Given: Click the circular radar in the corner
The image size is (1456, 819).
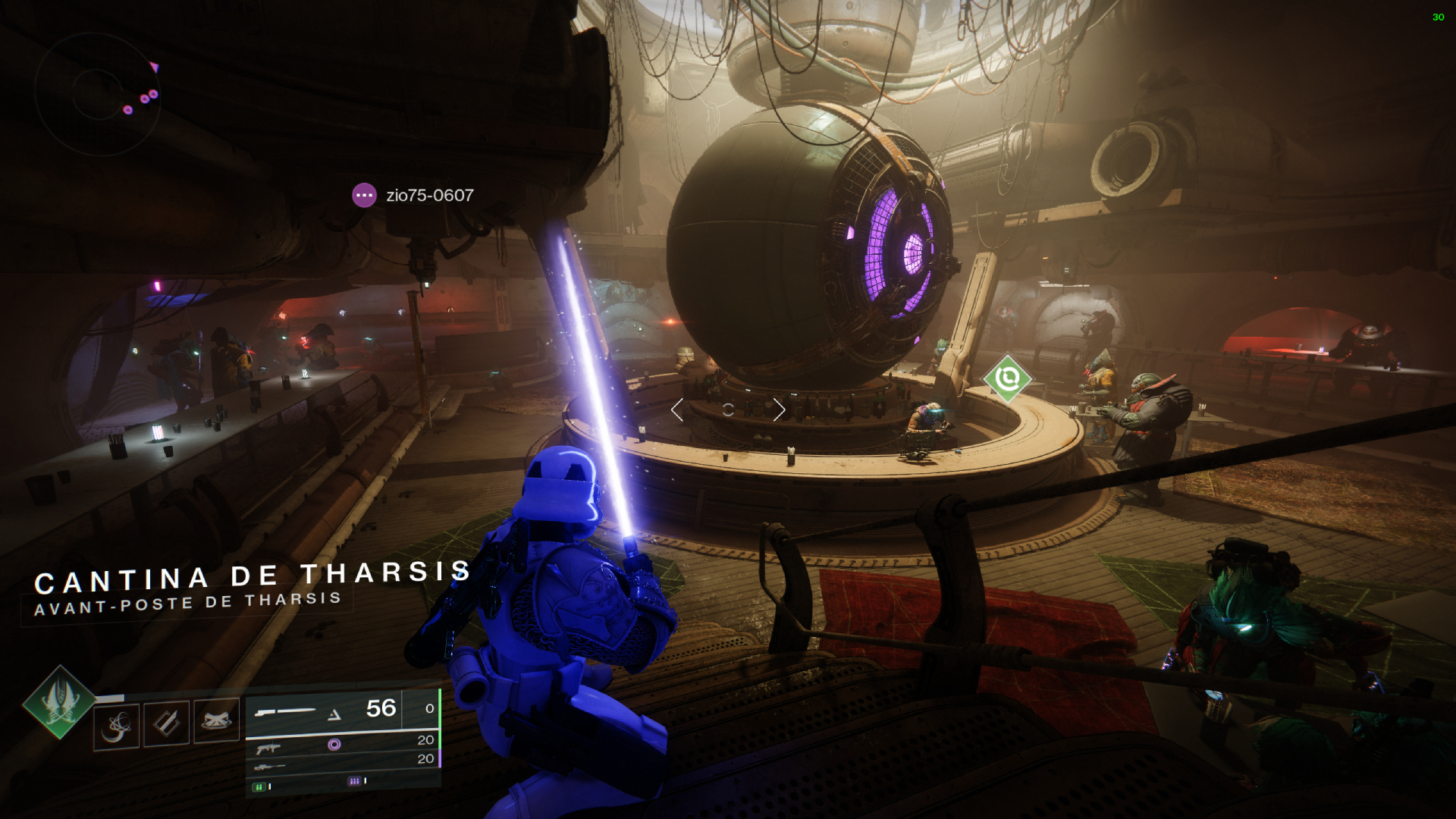Looking at the screenshot, I should (x=97, y=93).
